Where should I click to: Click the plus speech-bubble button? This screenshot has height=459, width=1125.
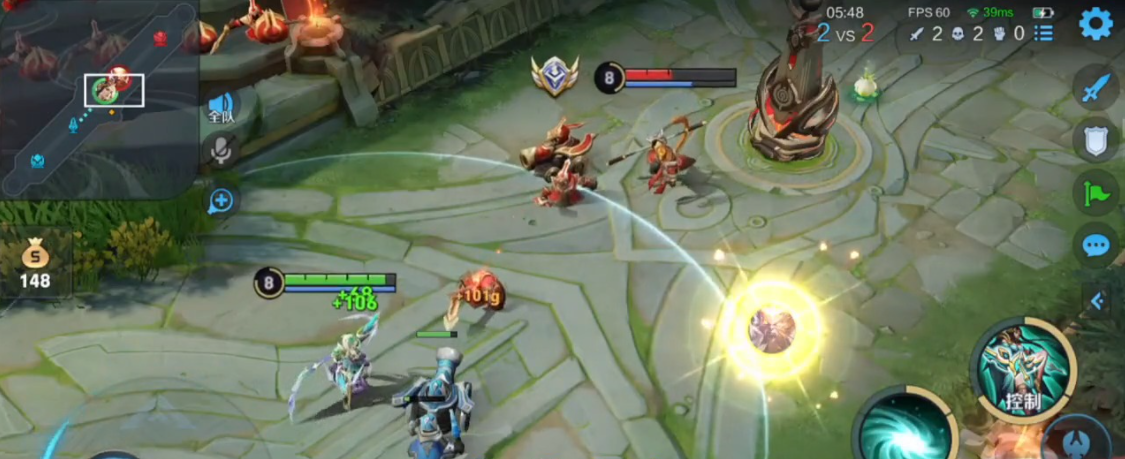[221, 201]
